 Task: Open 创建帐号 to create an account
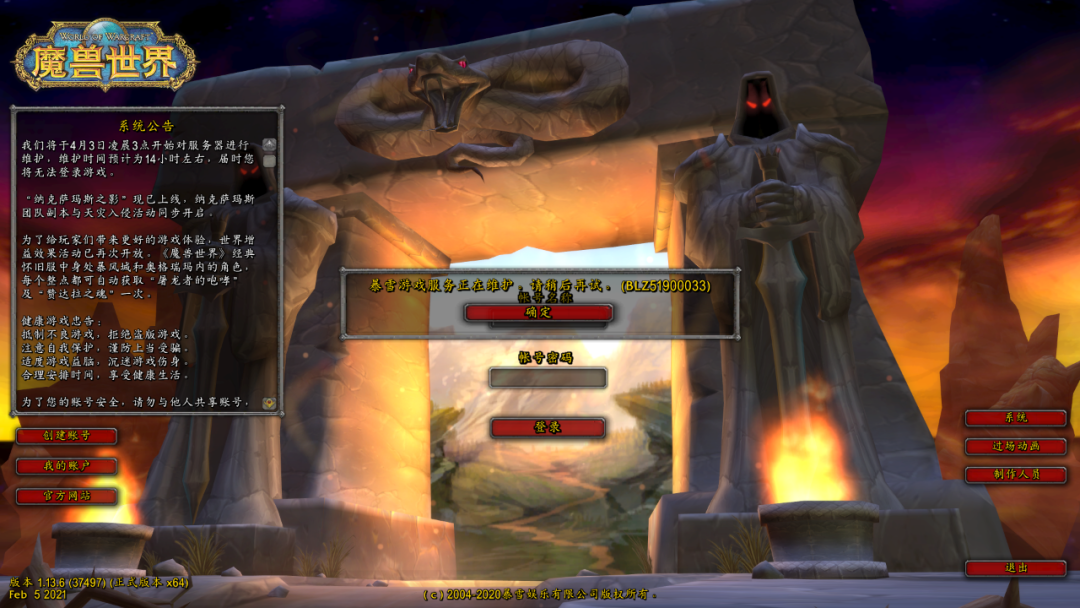67,436
